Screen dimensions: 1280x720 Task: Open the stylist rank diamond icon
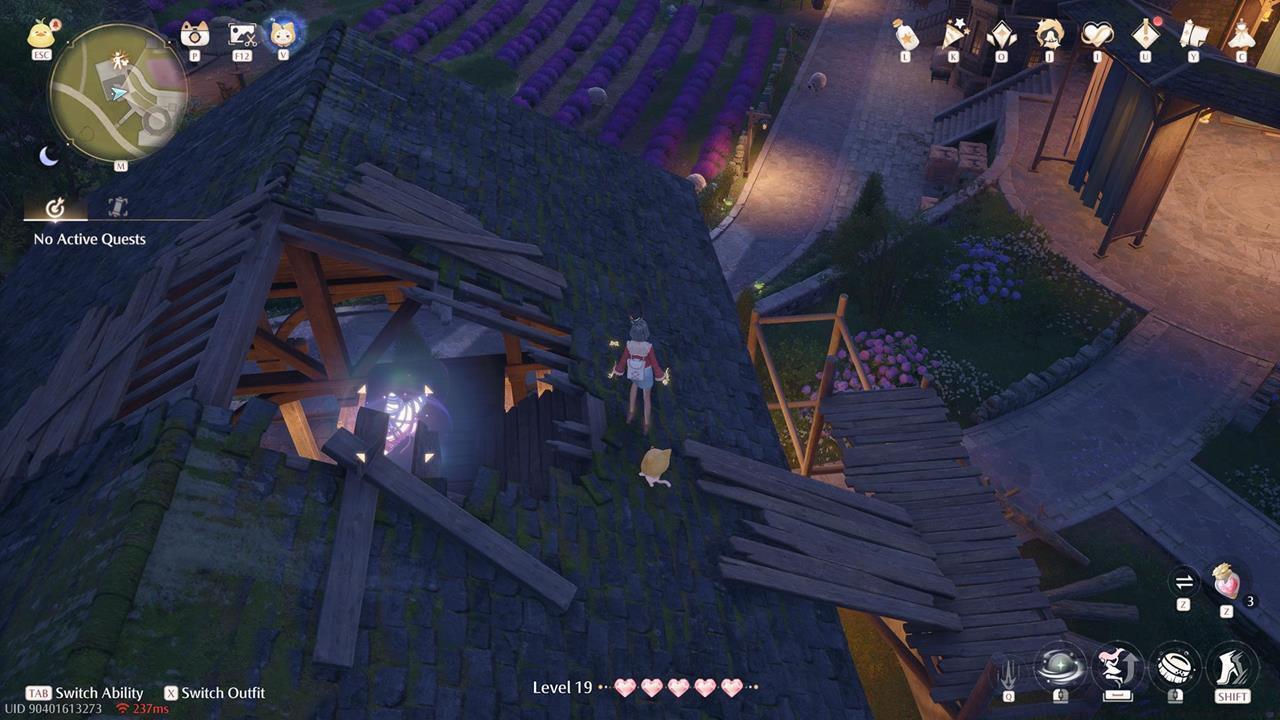(x=1000, y=33)
